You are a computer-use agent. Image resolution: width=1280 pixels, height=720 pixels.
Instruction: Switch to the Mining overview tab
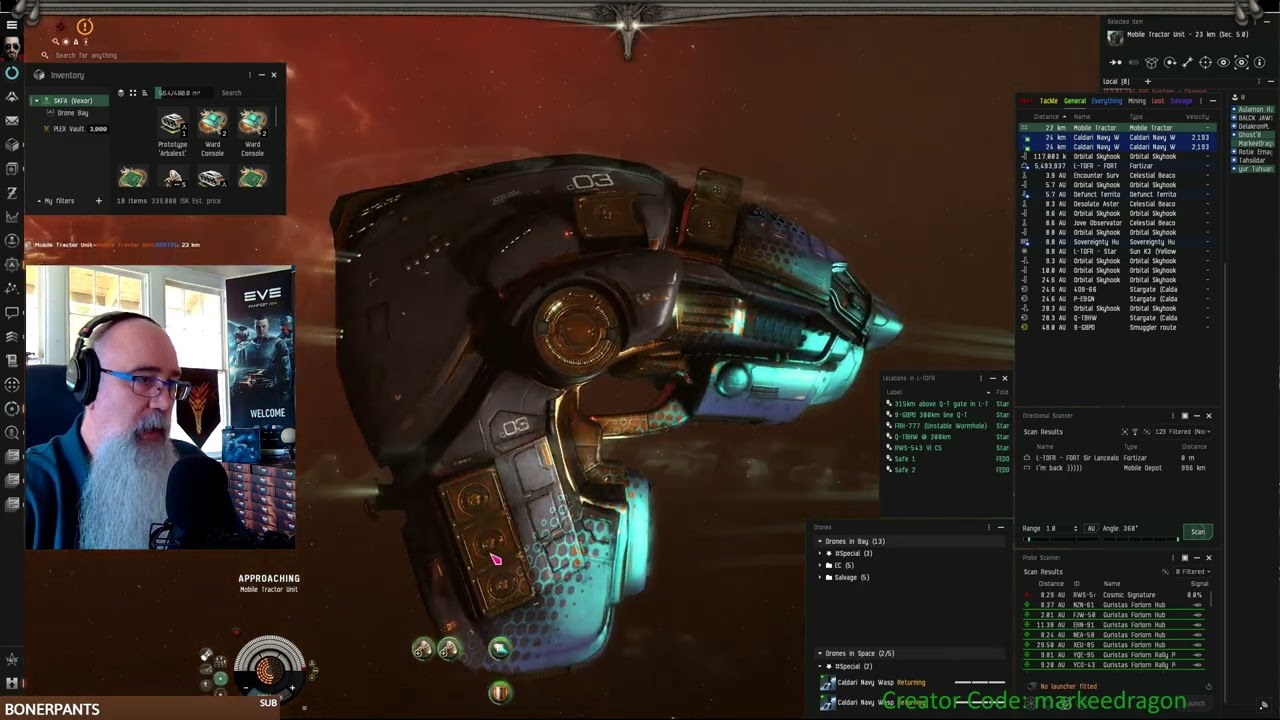[1137, 101]
